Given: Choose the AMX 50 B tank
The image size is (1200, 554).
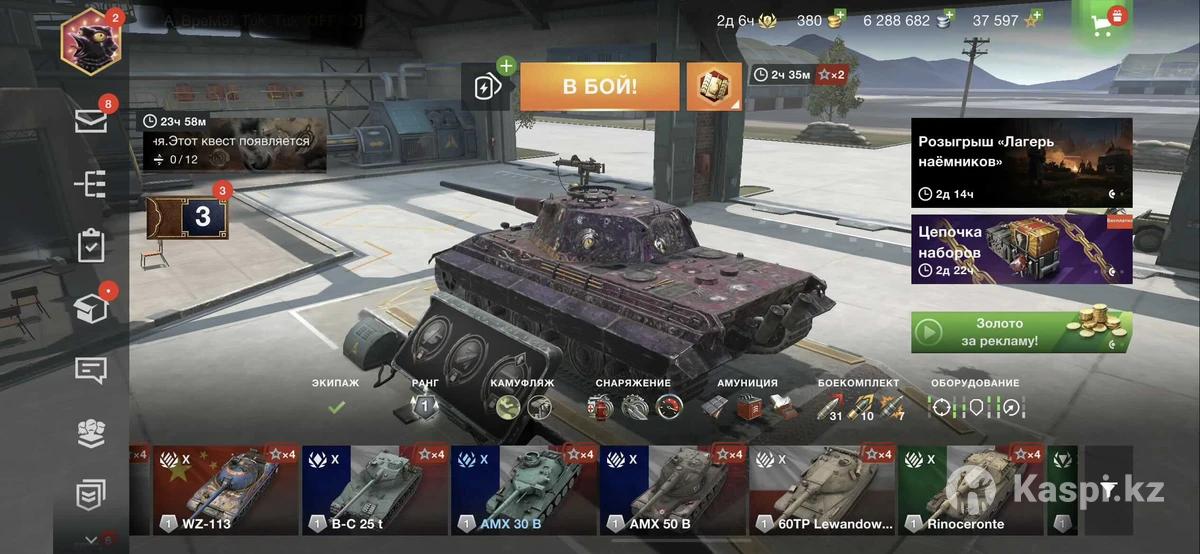Looking at the screenshot, I should 672,490.
